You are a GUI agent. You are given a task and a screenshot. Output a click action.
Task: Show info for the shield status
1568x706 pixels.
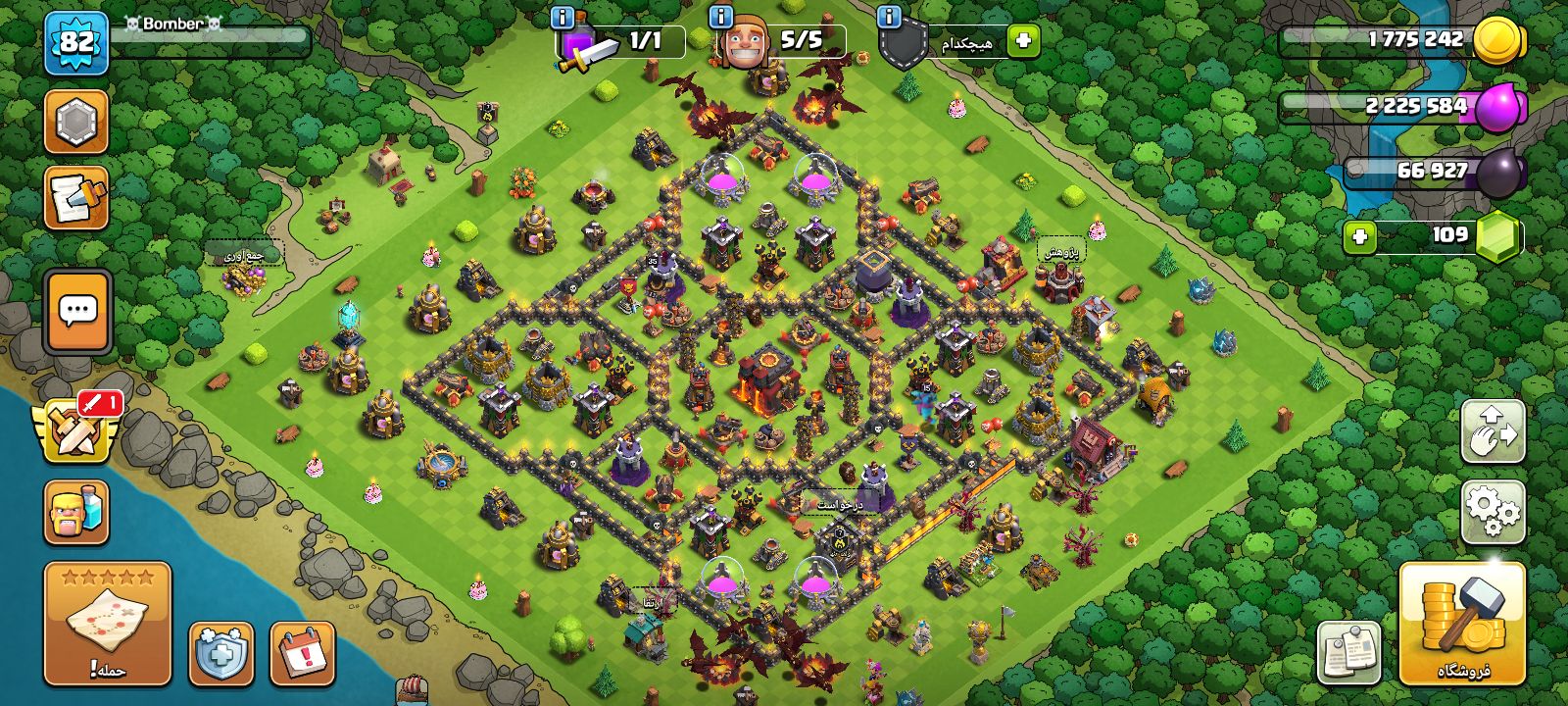click(x=889, y=18)
